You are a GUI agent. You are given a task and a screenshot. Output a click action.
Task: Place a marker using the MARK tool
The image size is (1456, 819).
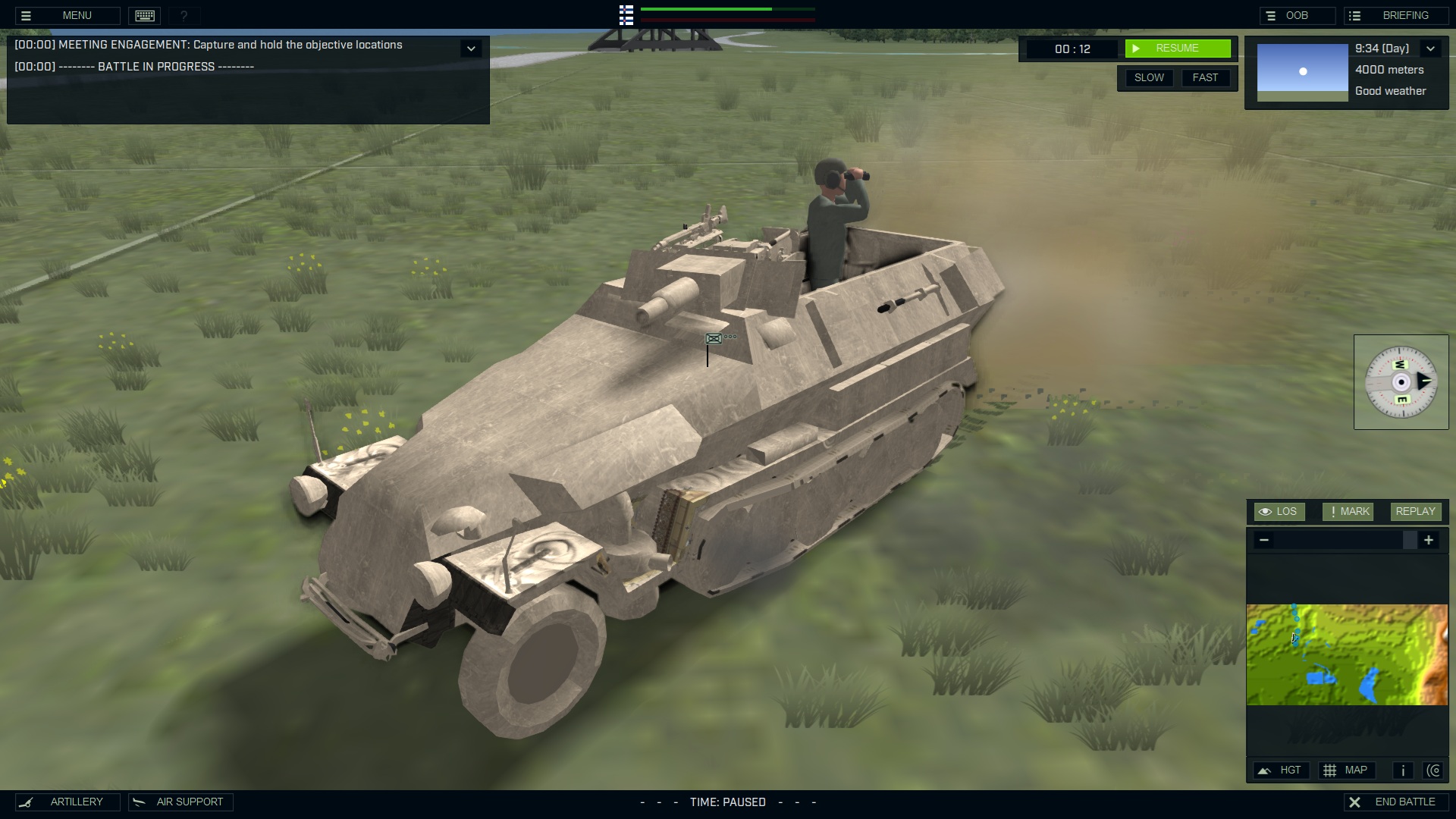tap(1347, 511)
